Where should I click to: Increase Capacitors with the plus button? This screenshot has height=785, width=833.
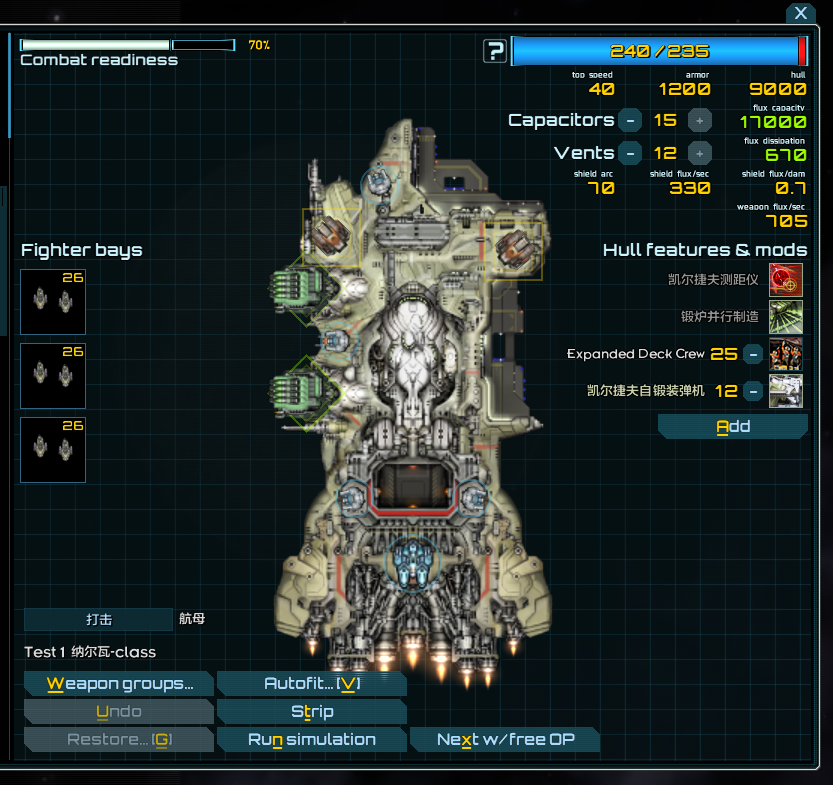click(x=700, y=120)
